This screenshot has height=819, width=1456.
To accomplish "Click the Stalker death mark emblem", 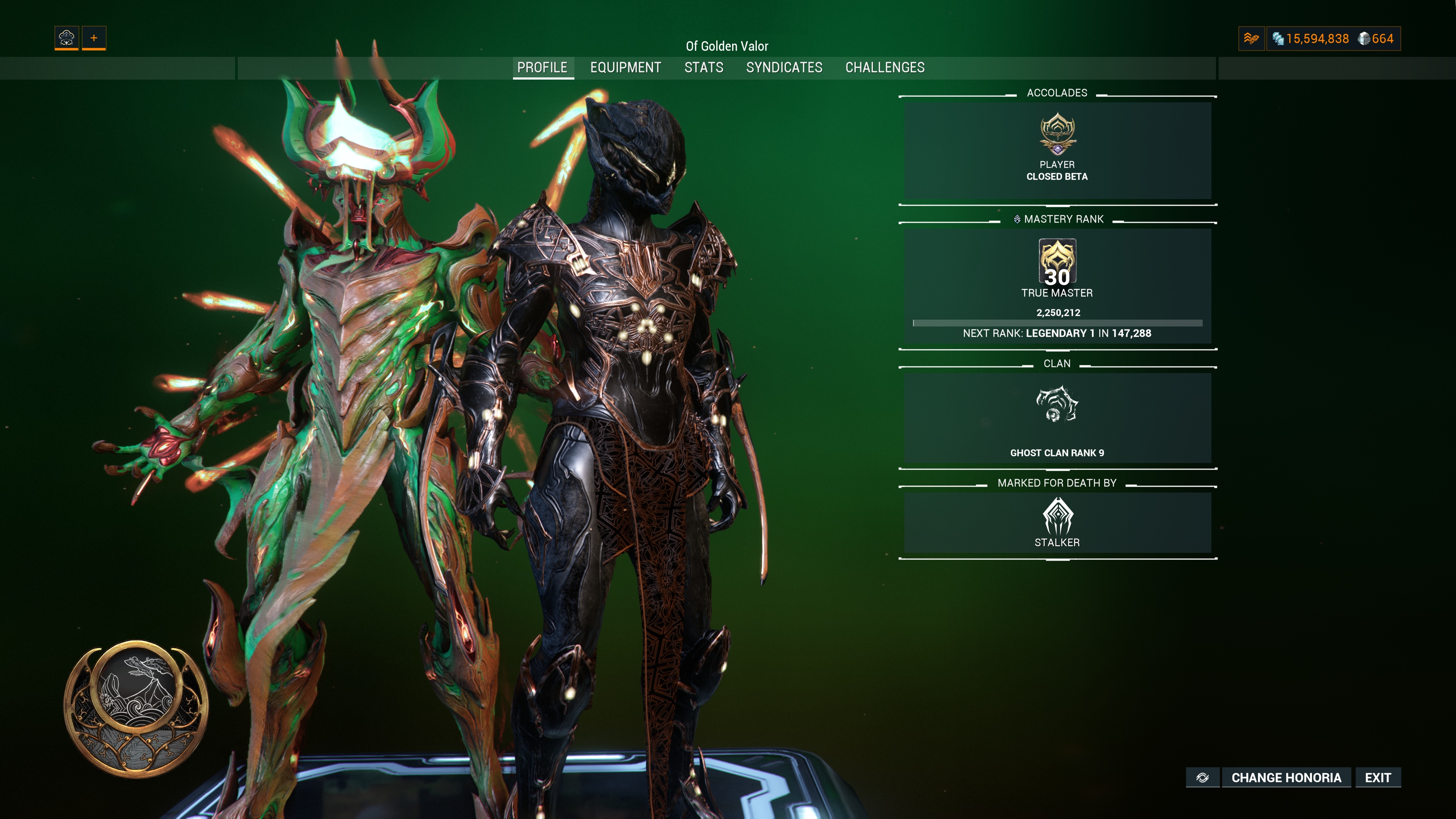I will coord(1057,516).
